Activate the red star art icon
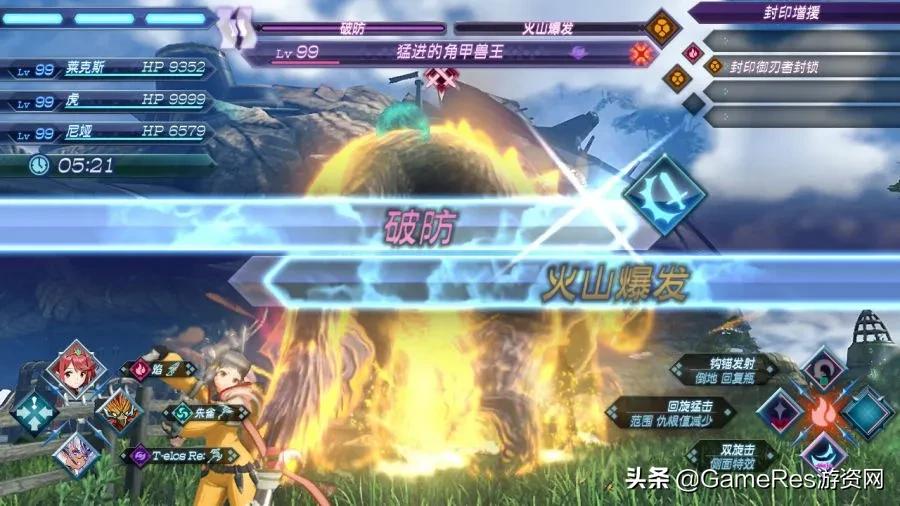The height and width of the screenshot is (506, 900). (x=780, y=411)
